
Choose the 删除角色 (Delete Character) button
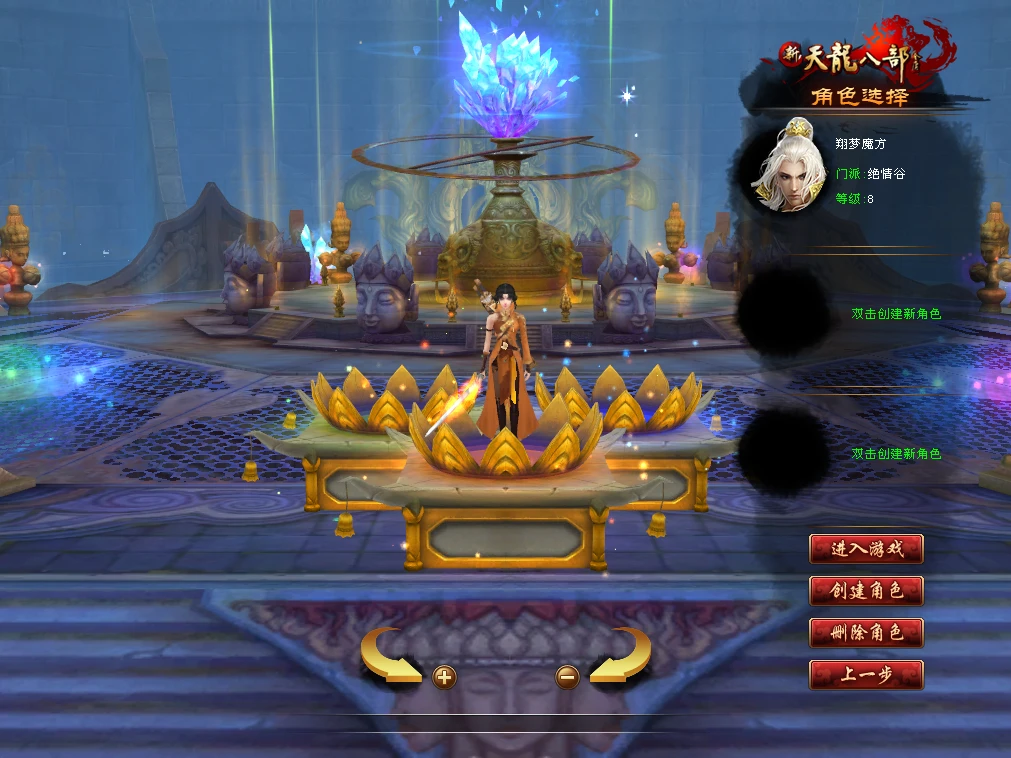pyautogui.click(x=866, y=633)
